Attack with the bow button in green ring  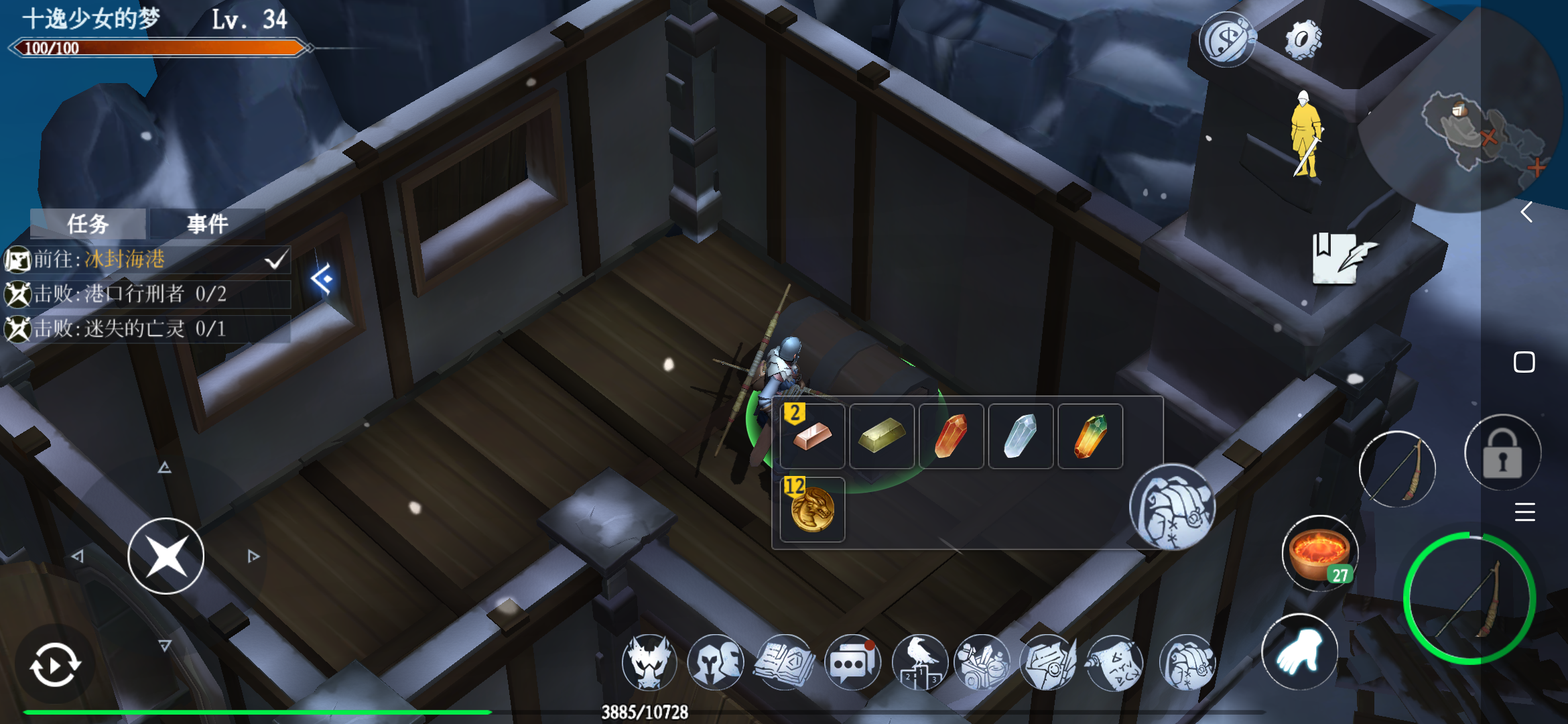point(1469,599)
